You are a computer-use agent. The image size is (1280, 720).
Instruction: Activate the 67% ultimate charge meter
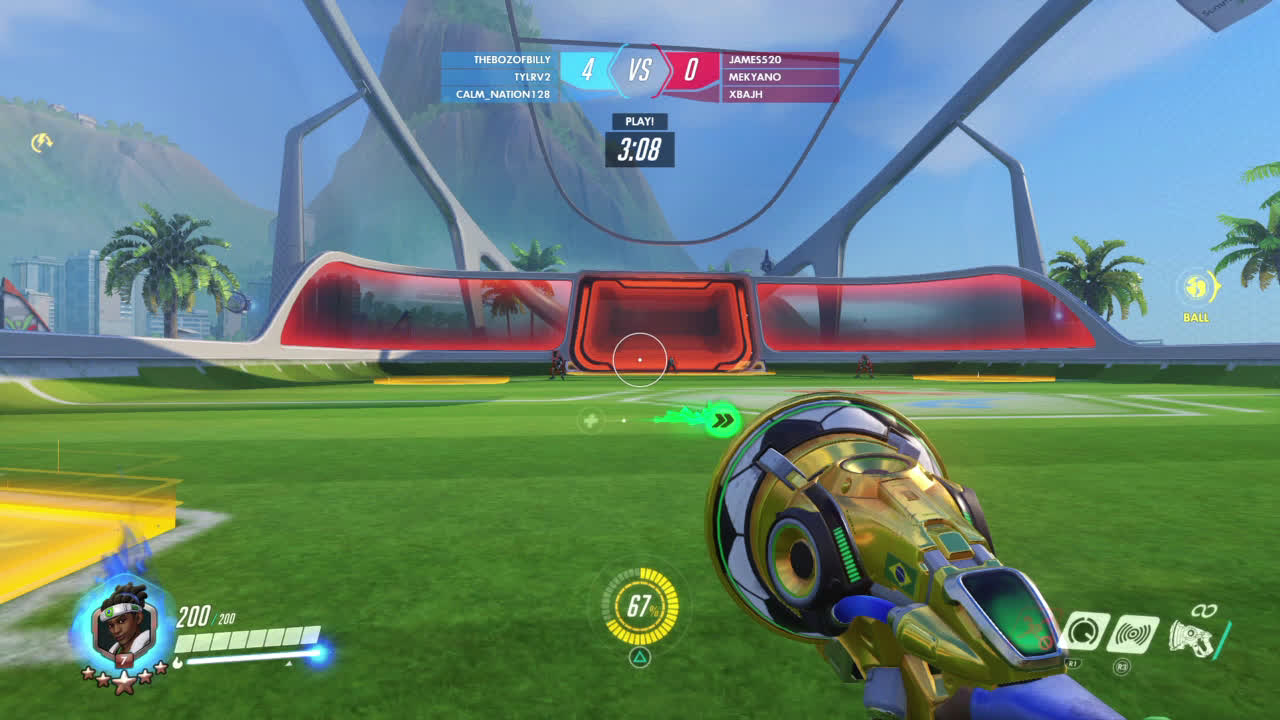(x=640, y=606)
